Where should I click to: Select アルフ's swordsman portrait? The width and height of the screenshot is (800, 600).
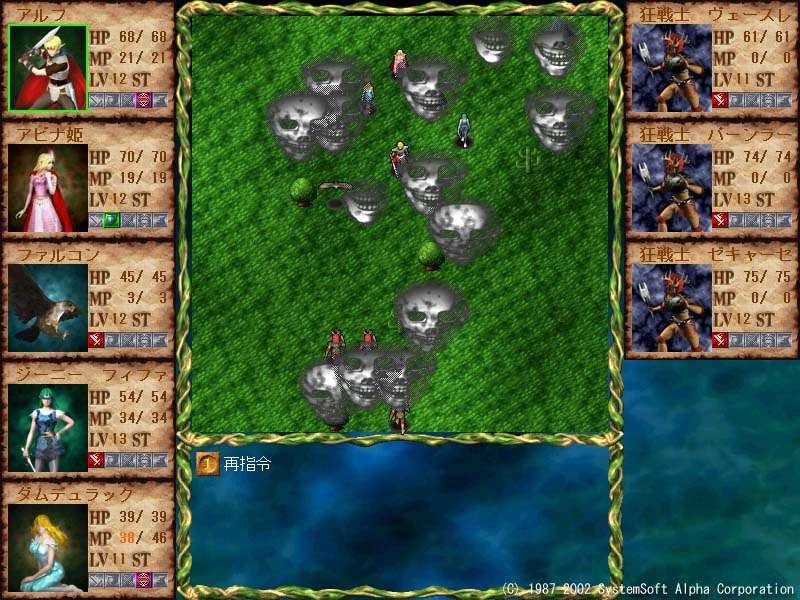coord(47,68)
